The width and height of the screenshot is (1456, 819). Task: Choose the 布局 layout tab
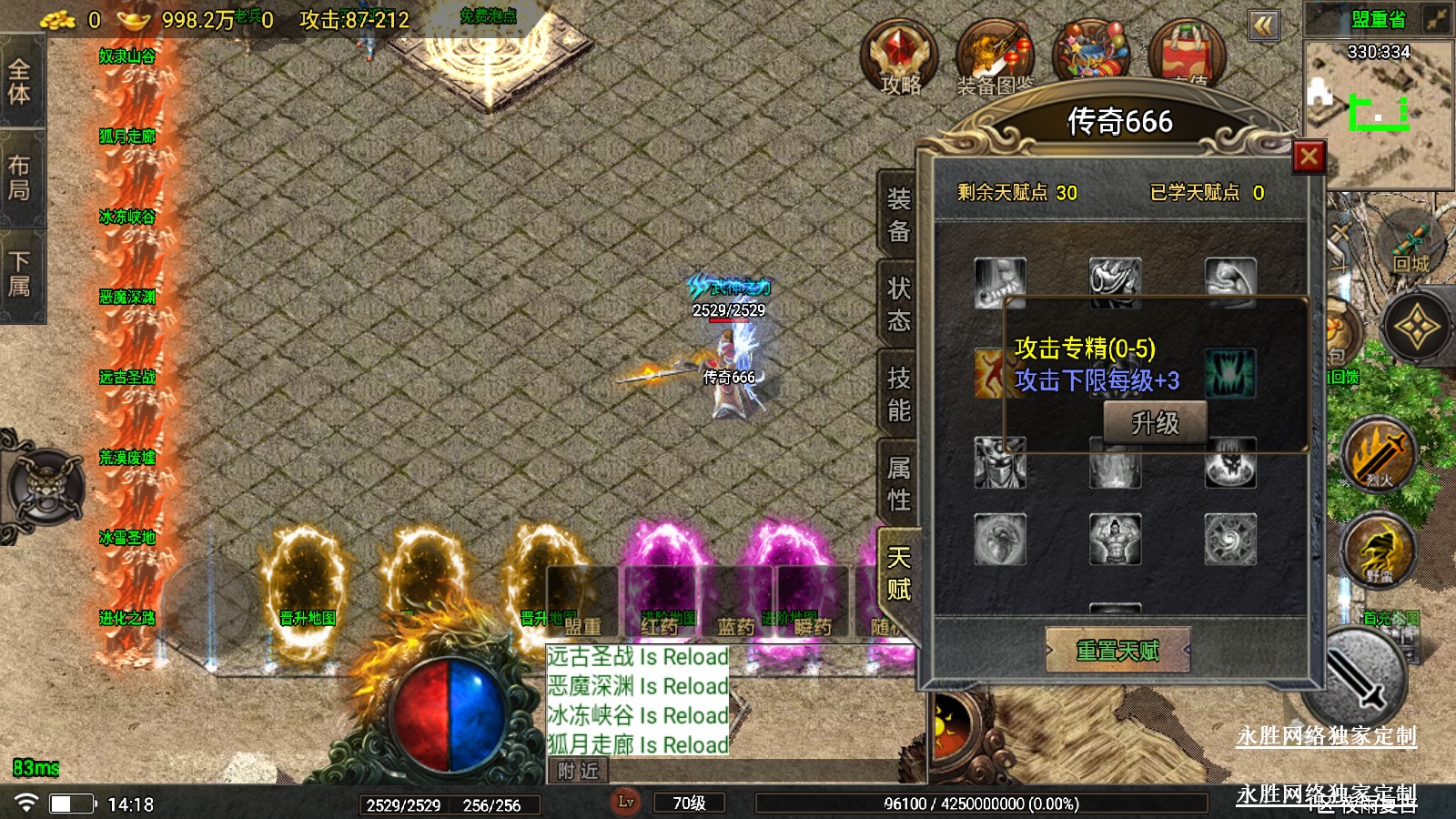(x=20, y=177)
